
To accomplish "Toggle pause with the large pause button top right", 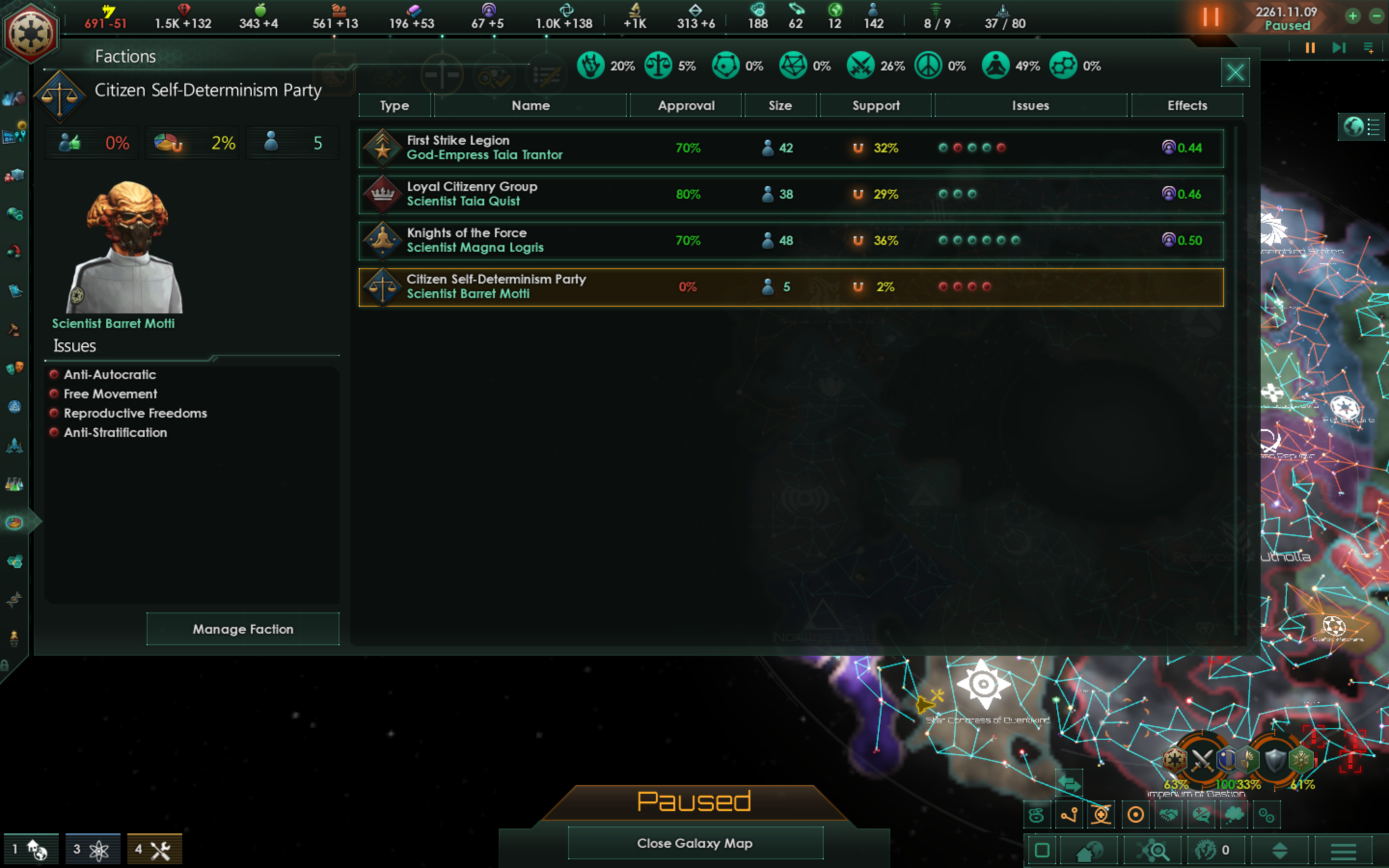I will (1212, 17).
